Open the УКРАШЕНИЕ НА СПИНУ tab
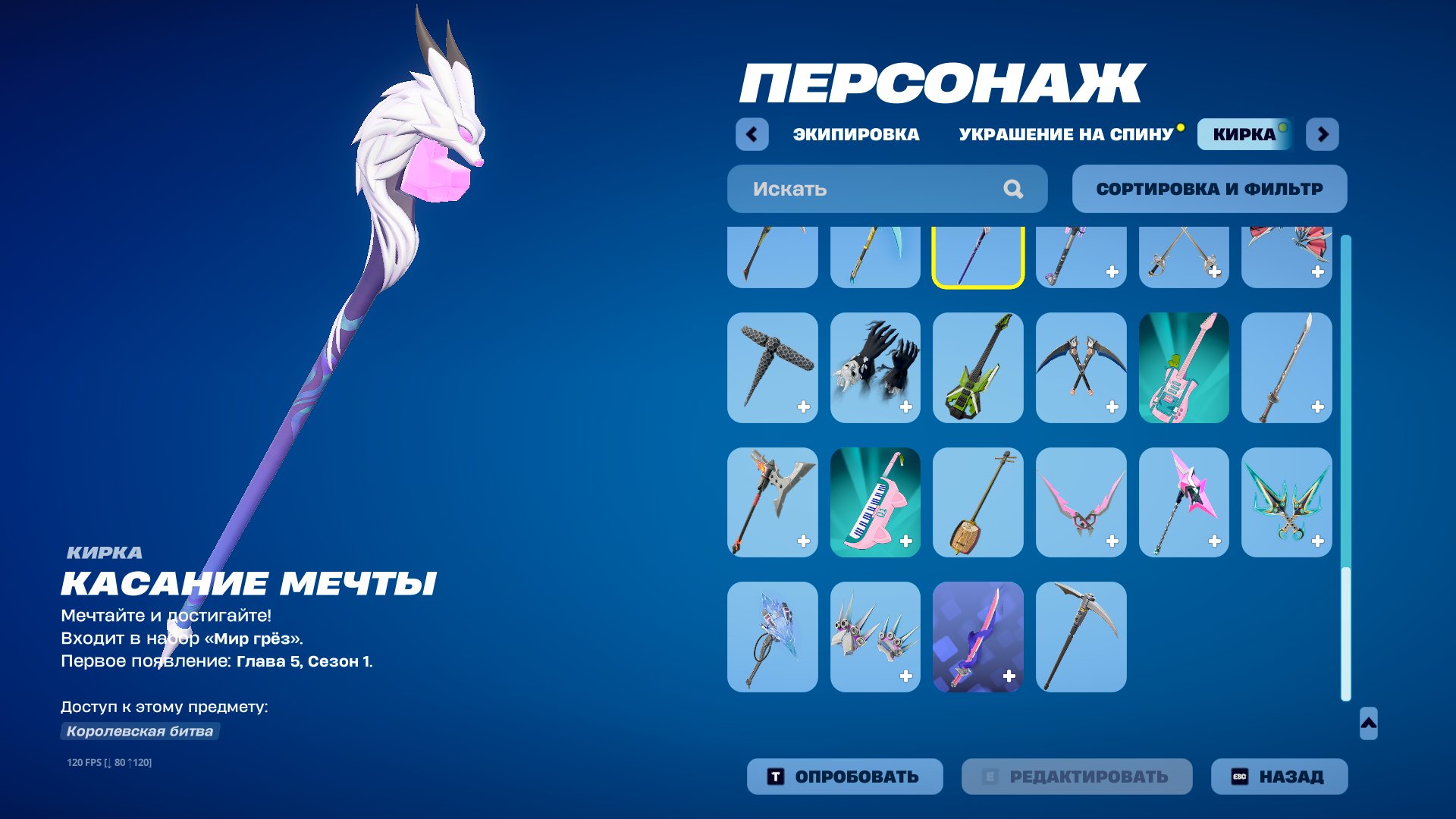The width and height of the screenshot is (1456, 819). [1065, 134]
